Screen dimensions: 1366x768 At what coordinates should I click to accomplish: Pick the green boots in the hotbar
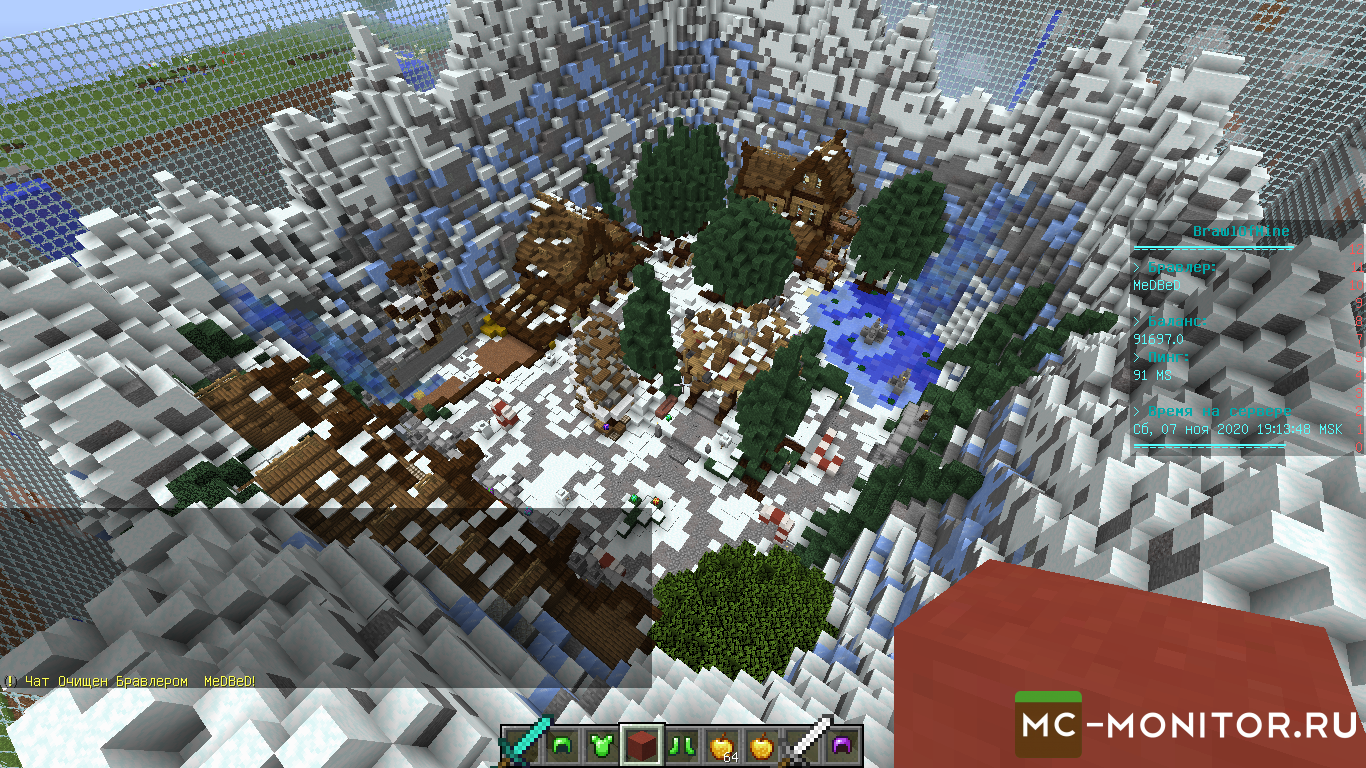(681, 744)
